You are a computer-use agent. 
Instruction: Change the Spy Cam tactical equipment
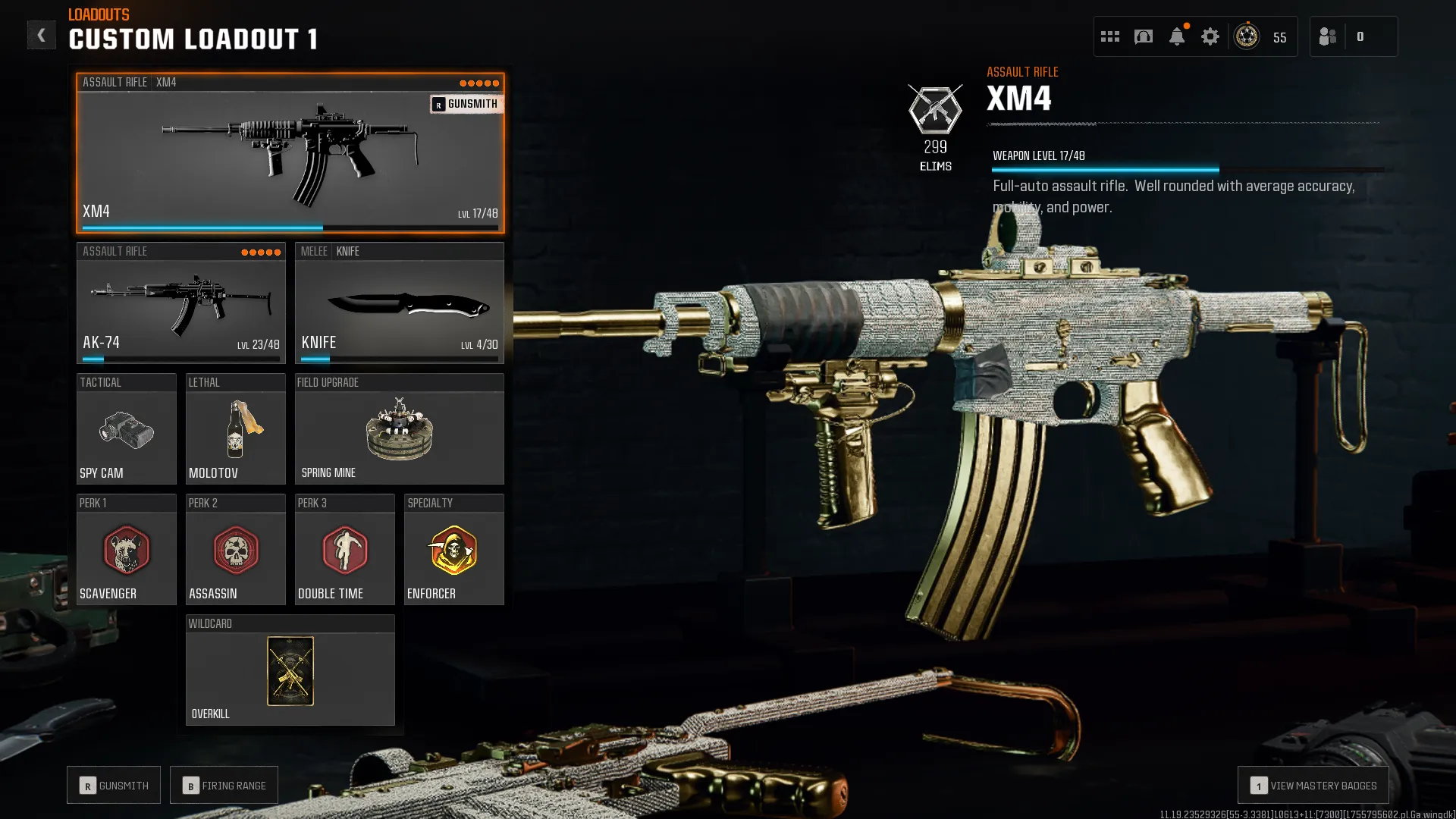click(126, 432)
